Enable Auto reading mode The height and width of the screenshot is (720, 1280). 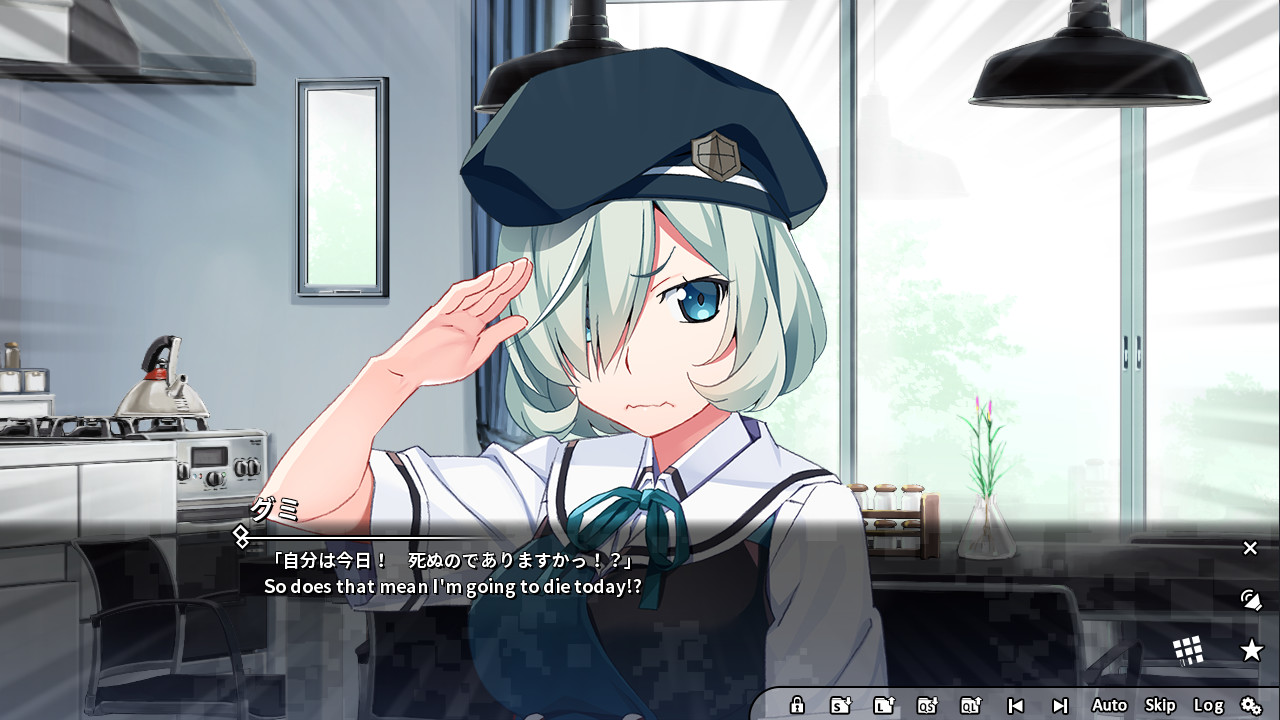point(1109,705)
